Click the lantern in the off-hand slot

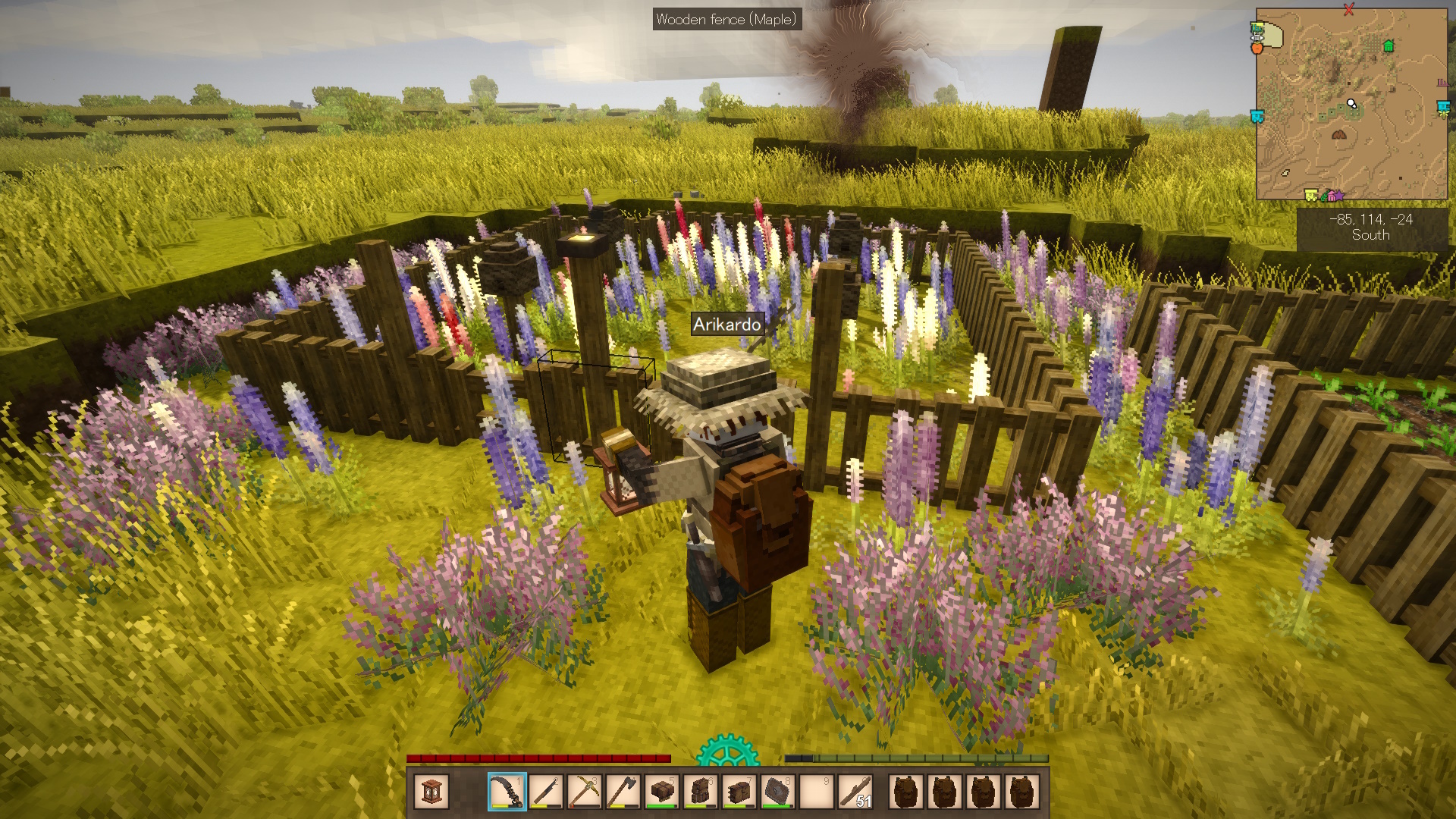tap(431, 792)
